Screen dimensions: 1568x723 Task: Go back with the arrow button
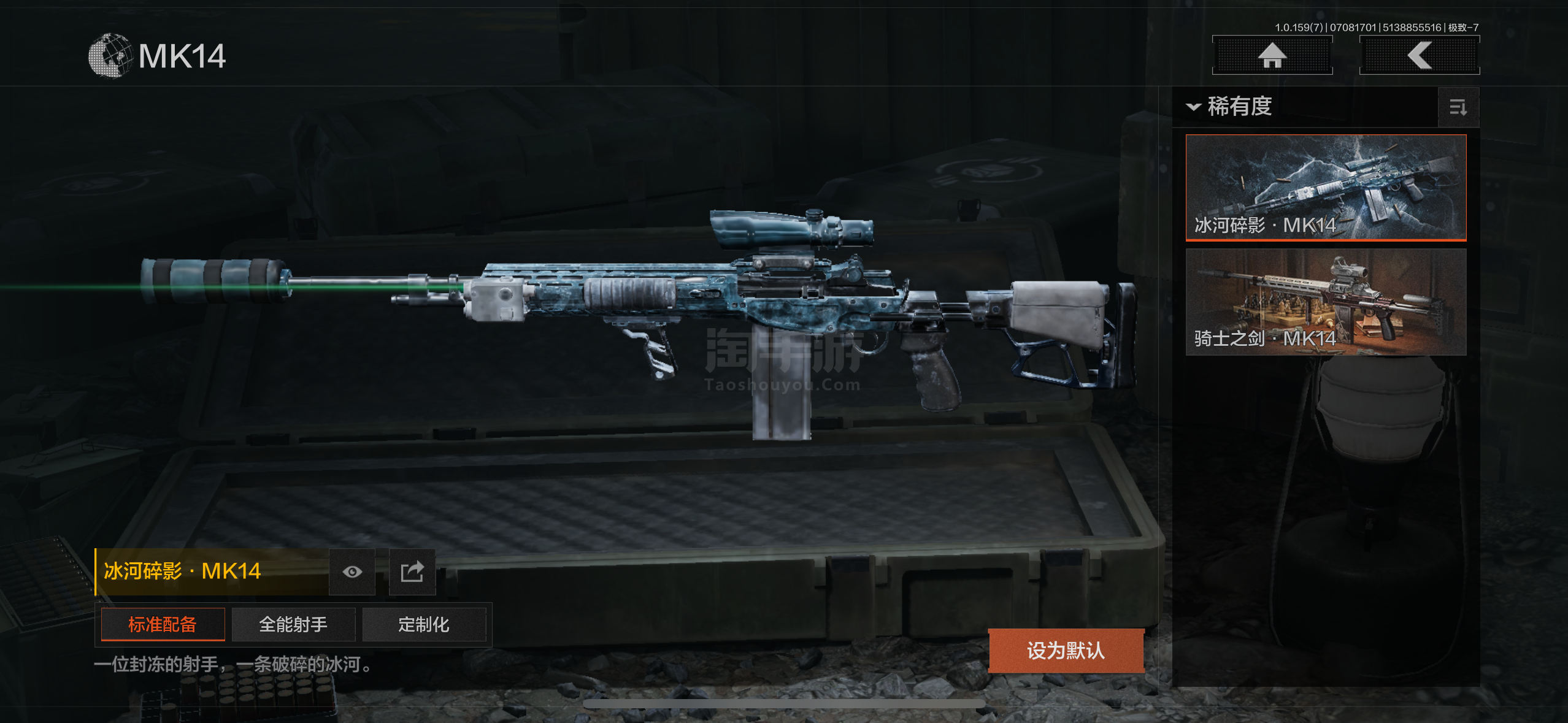[1419, 56]
